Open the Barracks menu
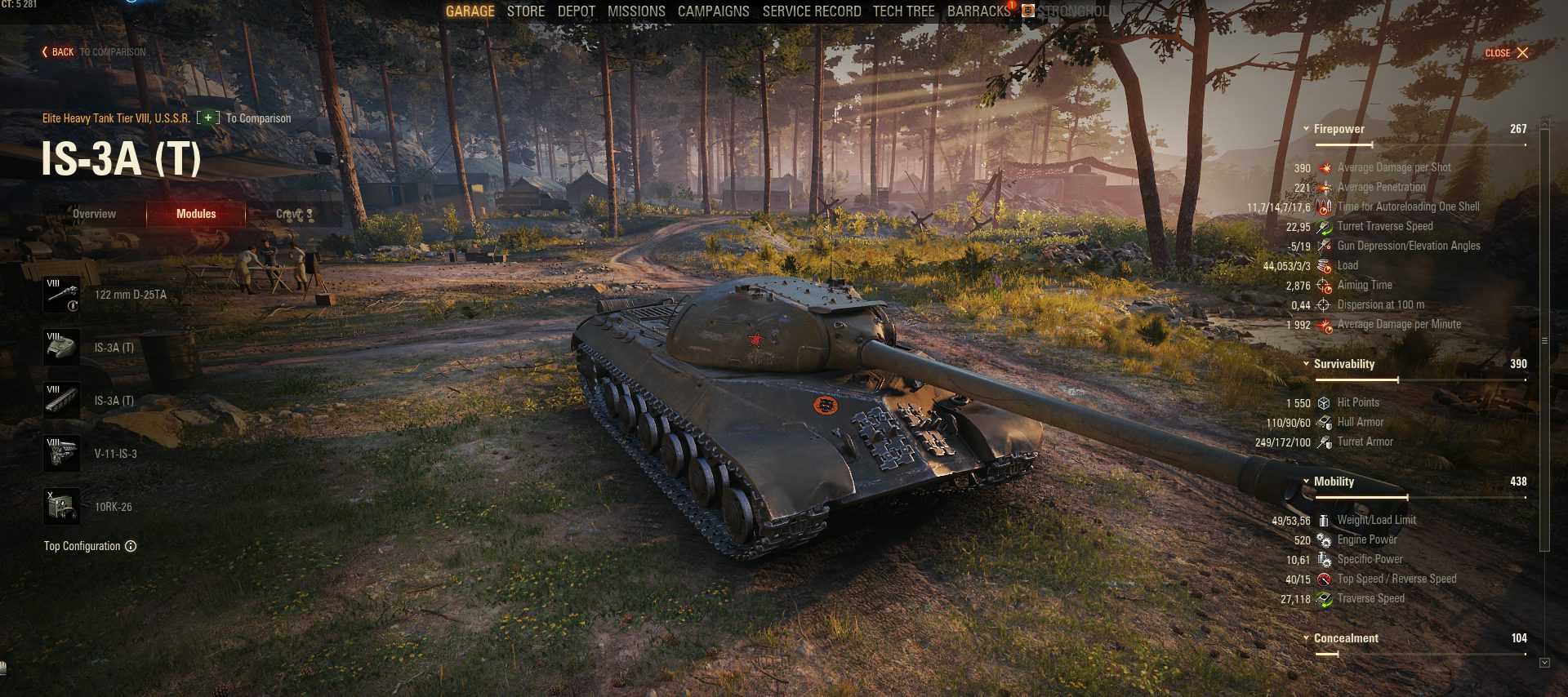1568x697 pixels. click(978, 11)
